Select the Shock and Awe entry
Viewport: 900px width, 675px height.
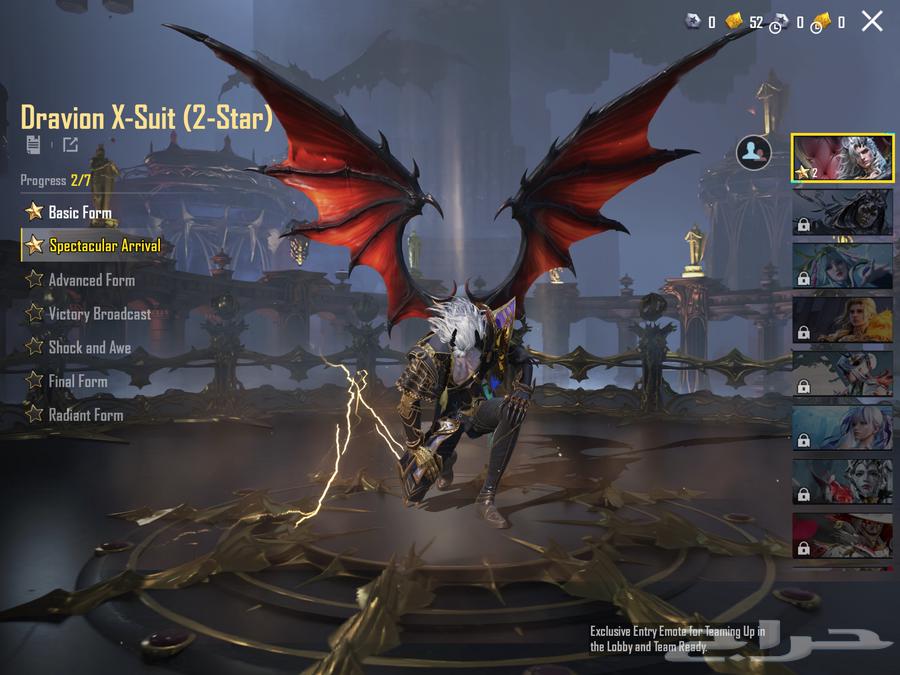click(x=89, y=348)
